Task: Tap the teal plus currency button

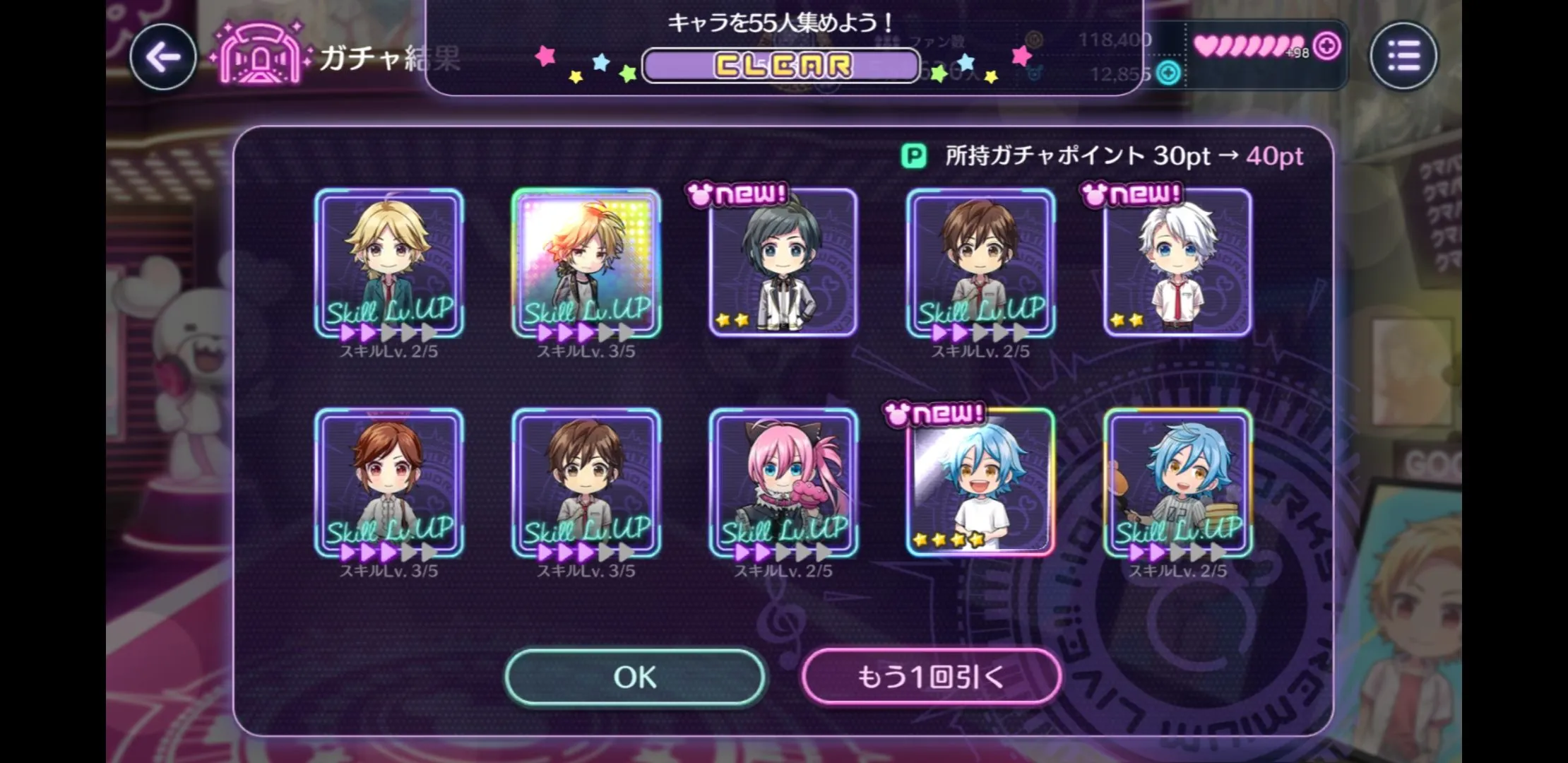Action: coord(1169,73)
